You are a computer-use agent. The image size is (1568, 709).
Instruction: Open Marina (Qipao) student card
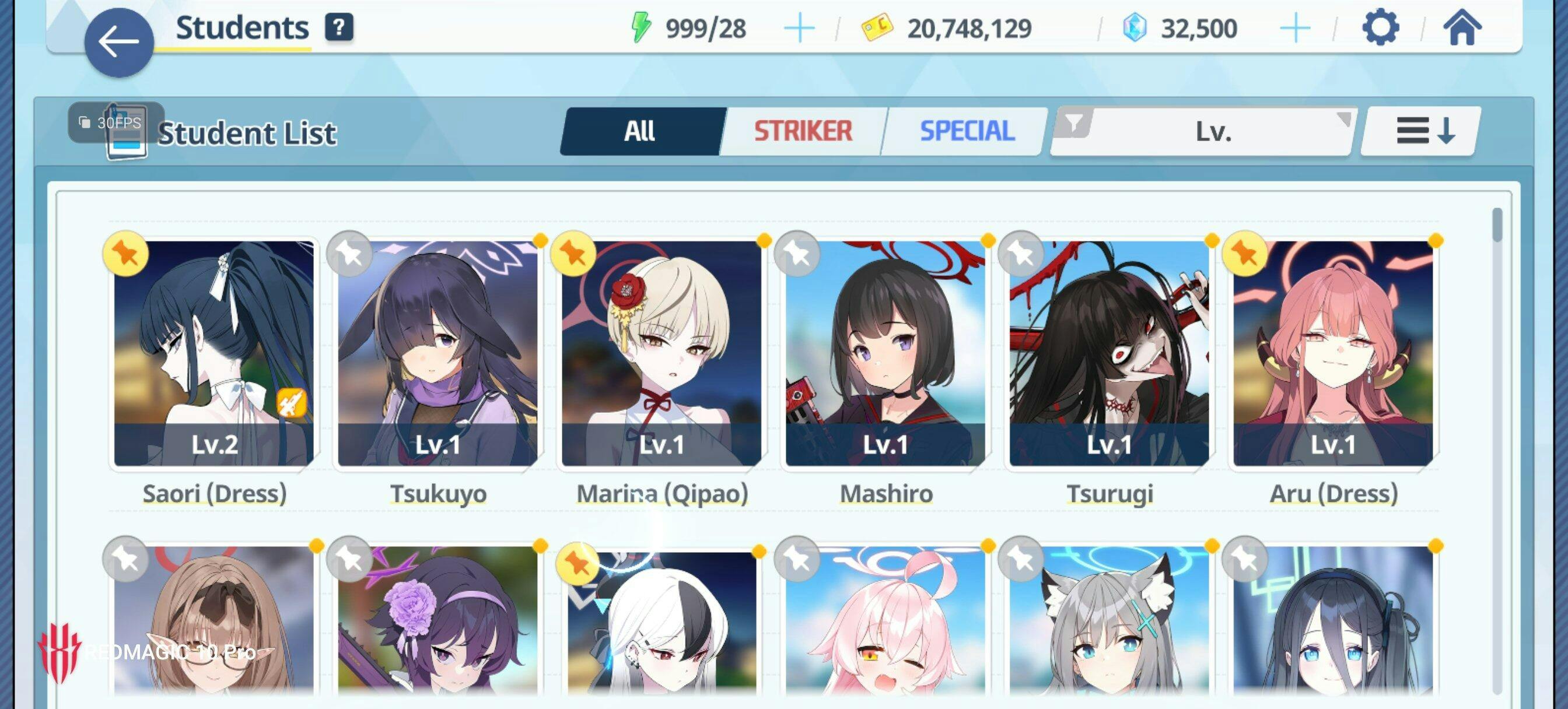coord(661,353)
